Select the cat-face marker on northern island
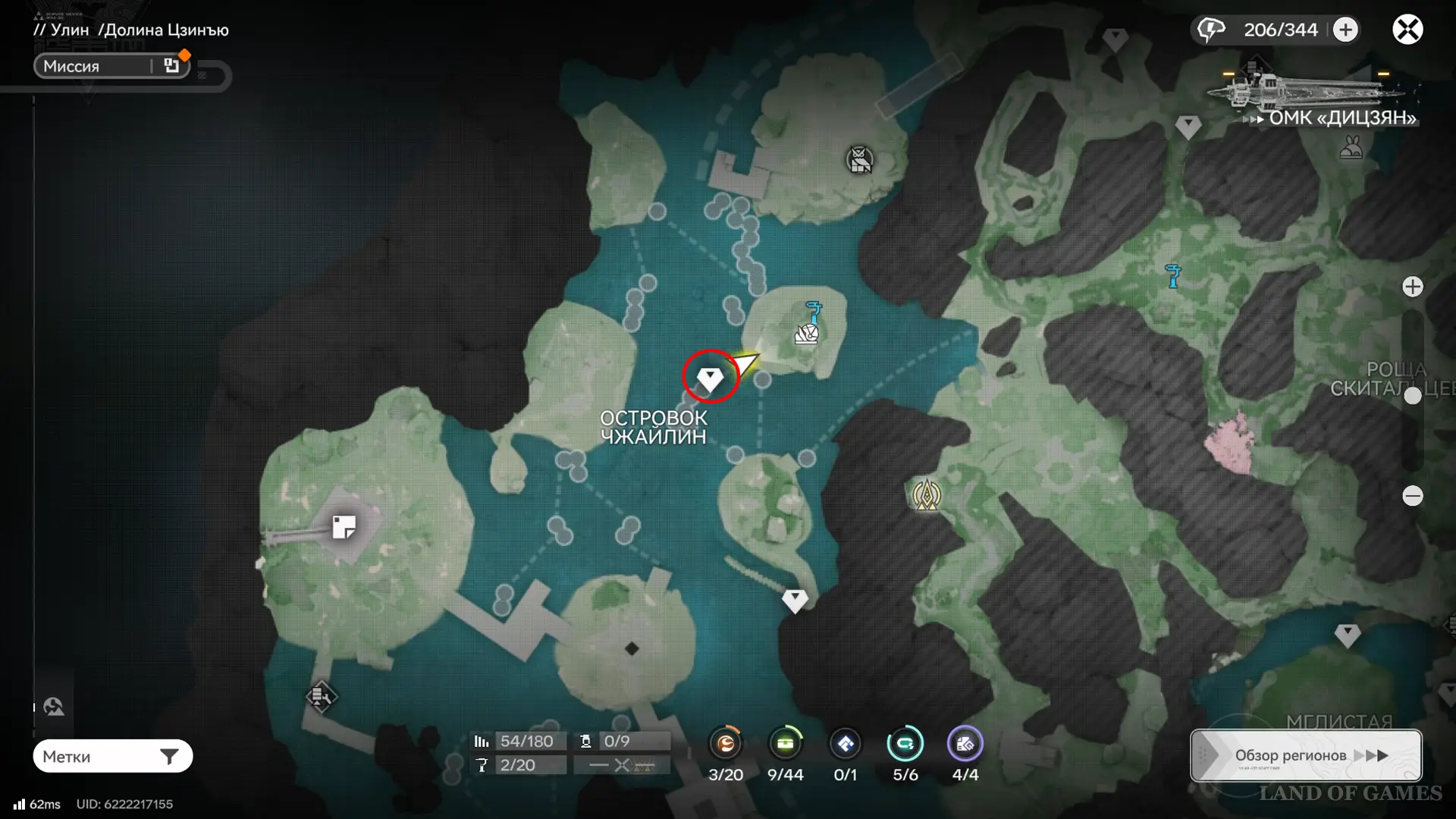The image size is (1456, 819). (859, 160)
